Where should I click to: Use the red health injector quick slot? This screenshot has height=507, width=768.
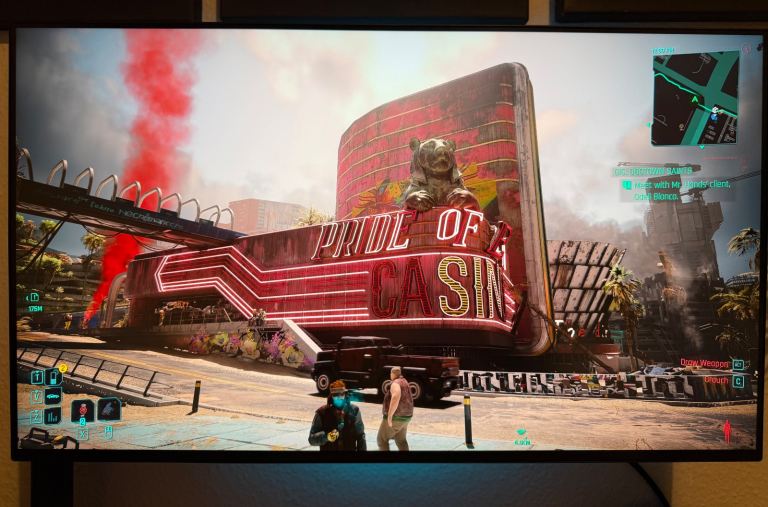coord(84,410)
